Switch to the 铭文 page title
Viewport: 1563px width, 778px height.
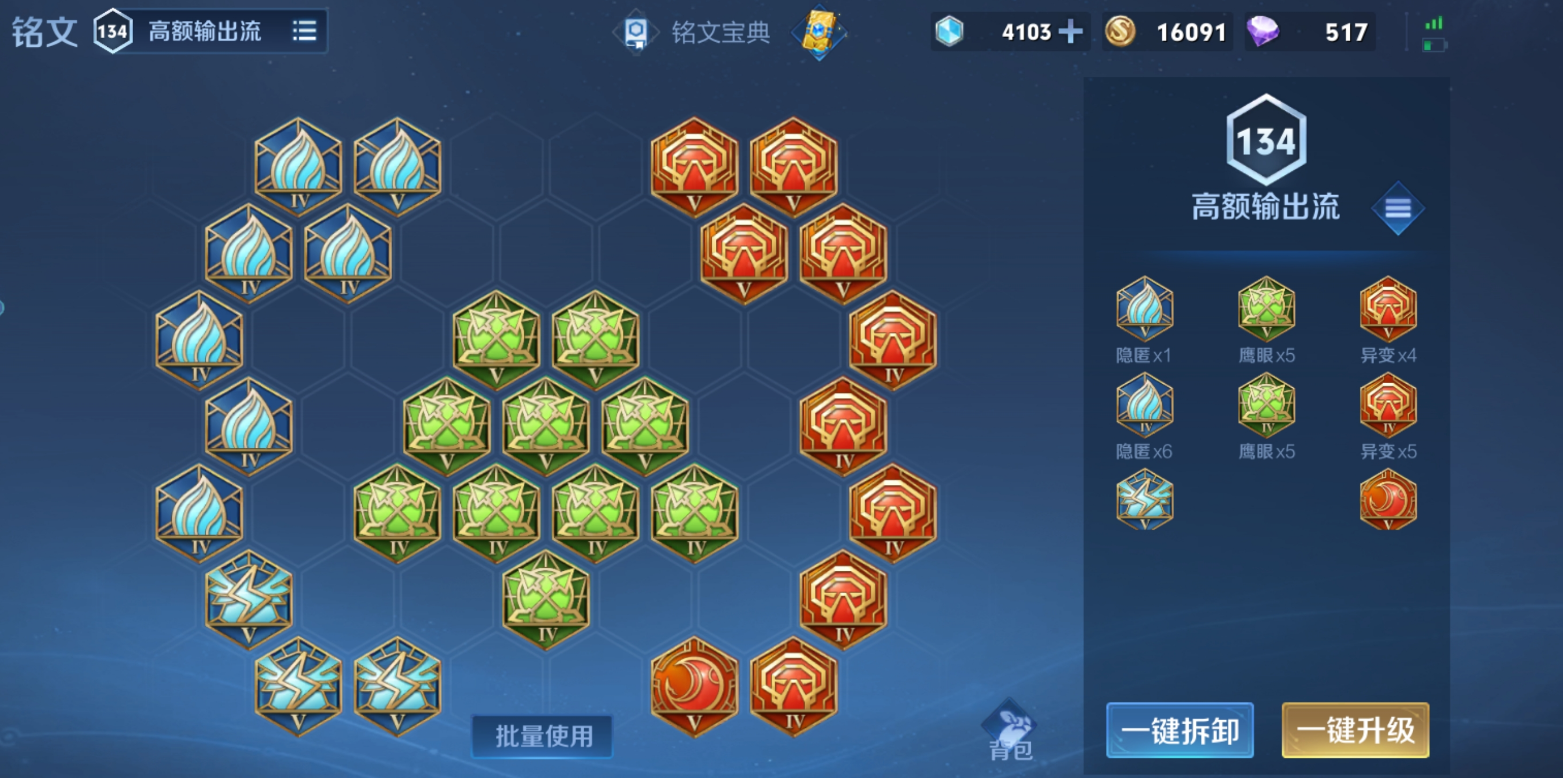42,30
